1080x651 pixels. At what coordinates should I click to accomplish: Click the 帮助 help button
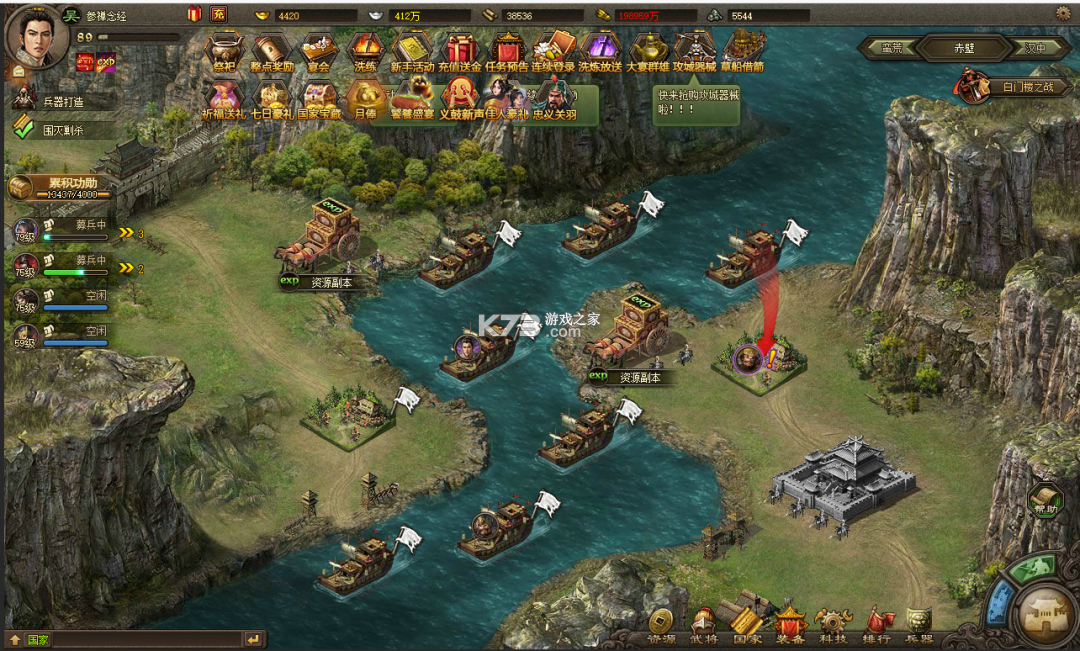click(1045, 498)
